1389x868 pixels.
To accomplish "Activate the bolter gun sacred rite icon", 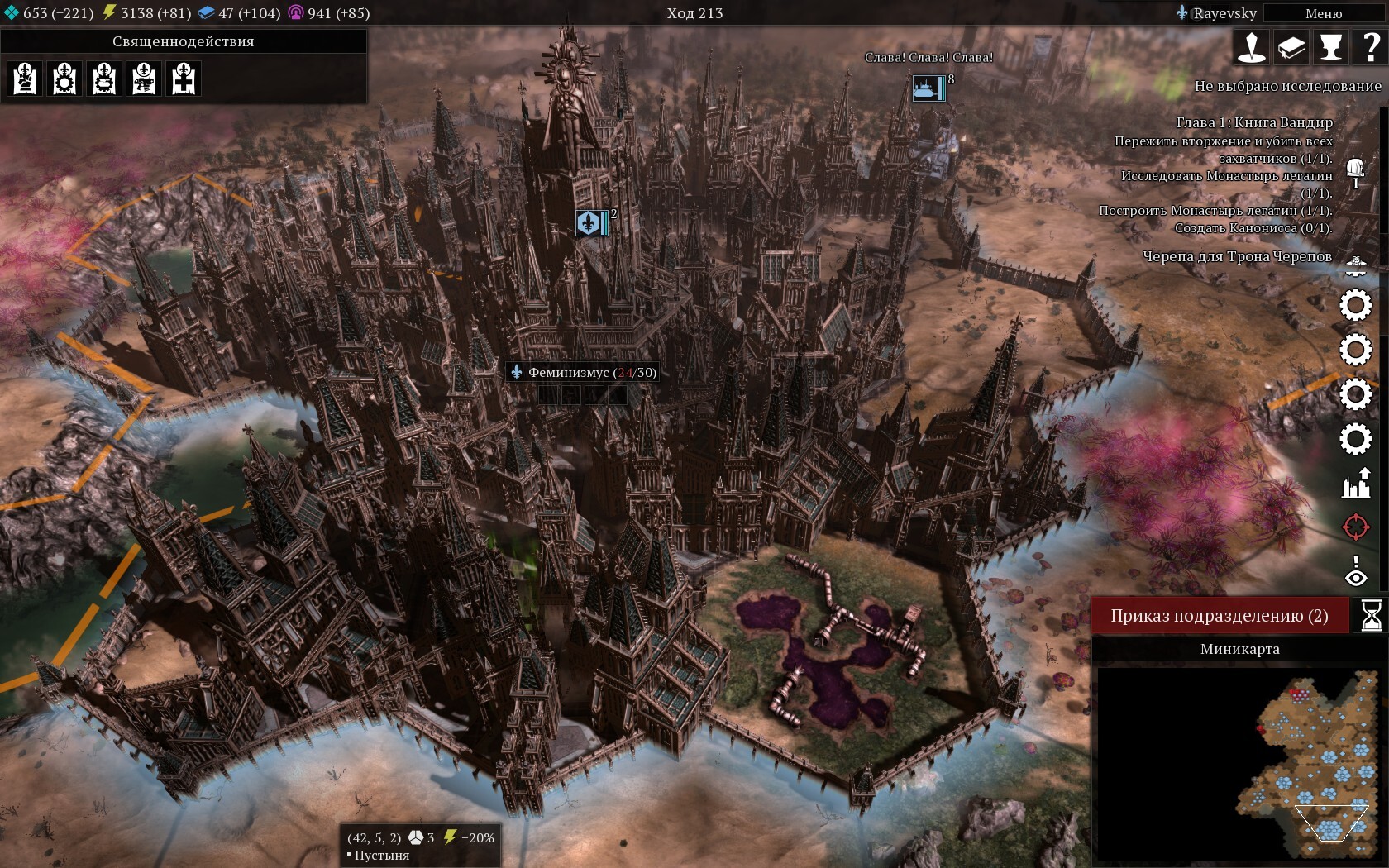I will pyautogui.click(x=144, y=79).
